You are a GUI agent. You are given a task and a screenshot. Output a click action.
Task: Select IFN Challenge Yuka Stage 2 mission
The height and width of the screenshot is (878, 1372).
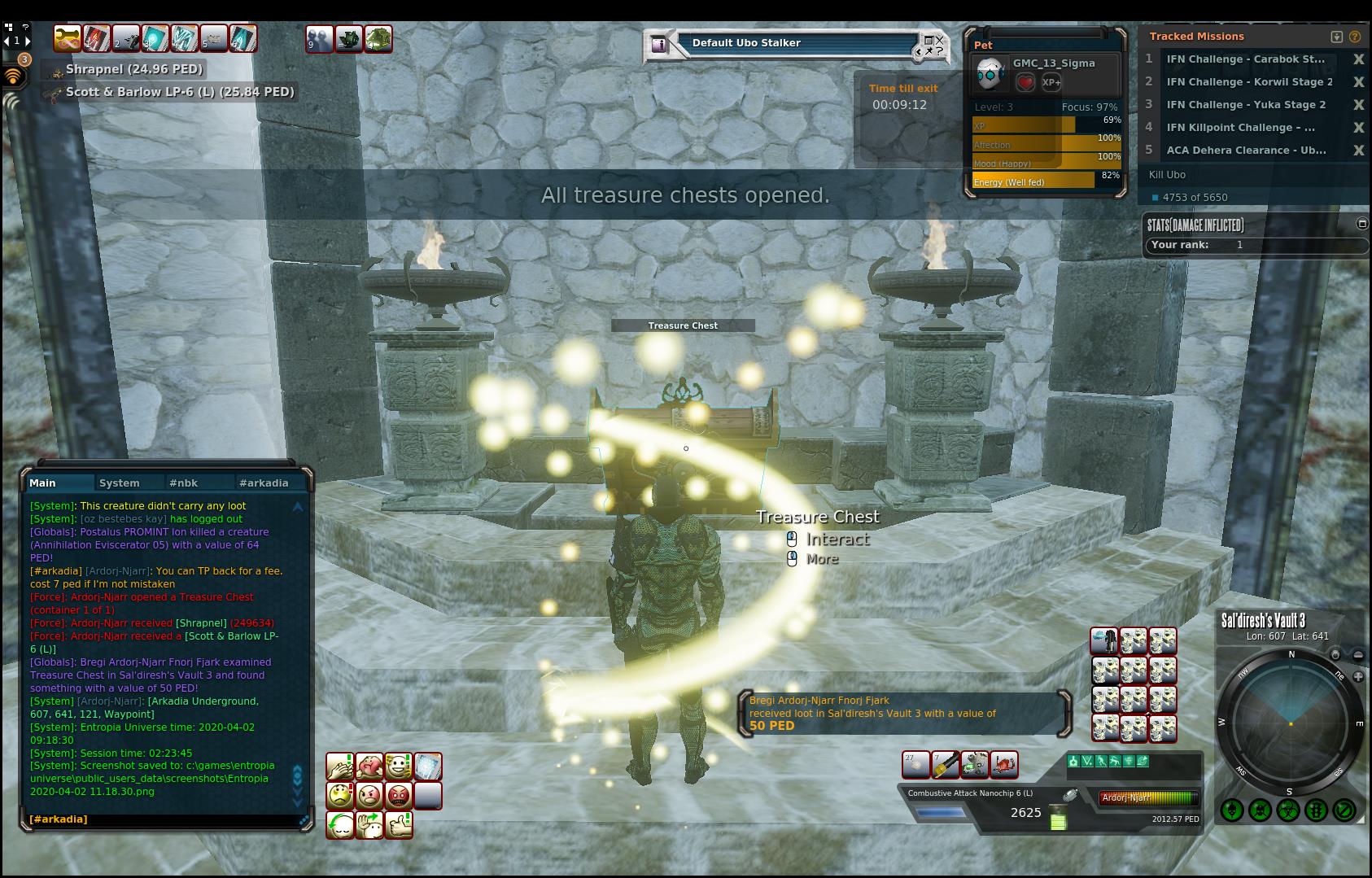1246,105
